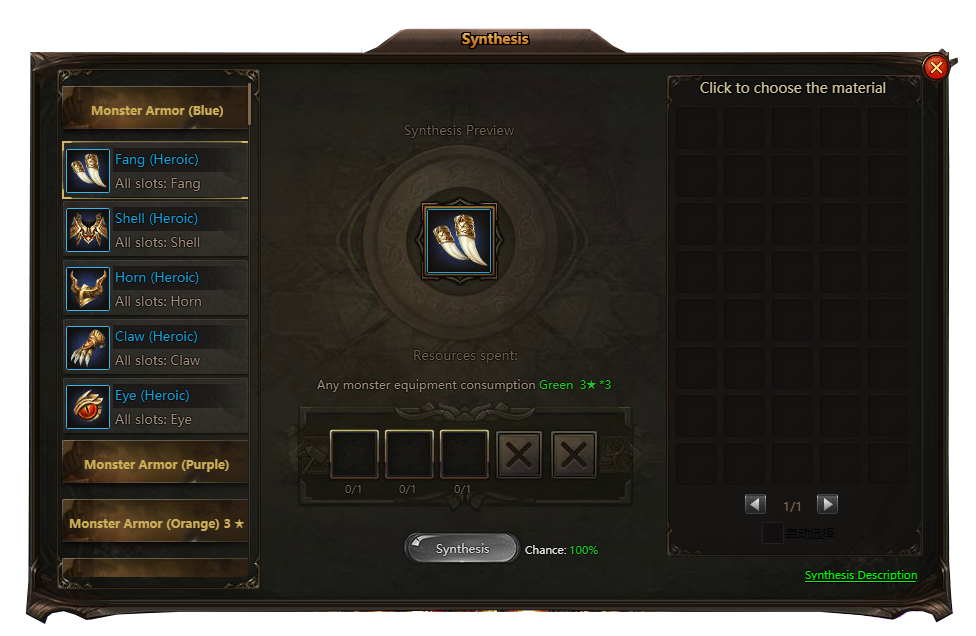Click the Fang preview icon
Image resolution: width=976 pixels, height=636 pixels.
point(459,241)
